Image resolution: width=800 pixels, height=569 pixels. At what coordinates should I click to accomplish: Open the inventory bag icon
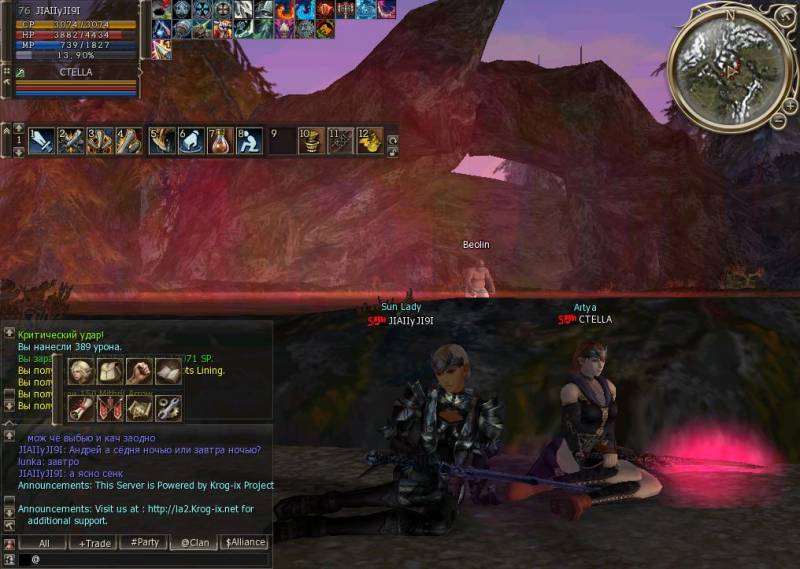(110, 372)
